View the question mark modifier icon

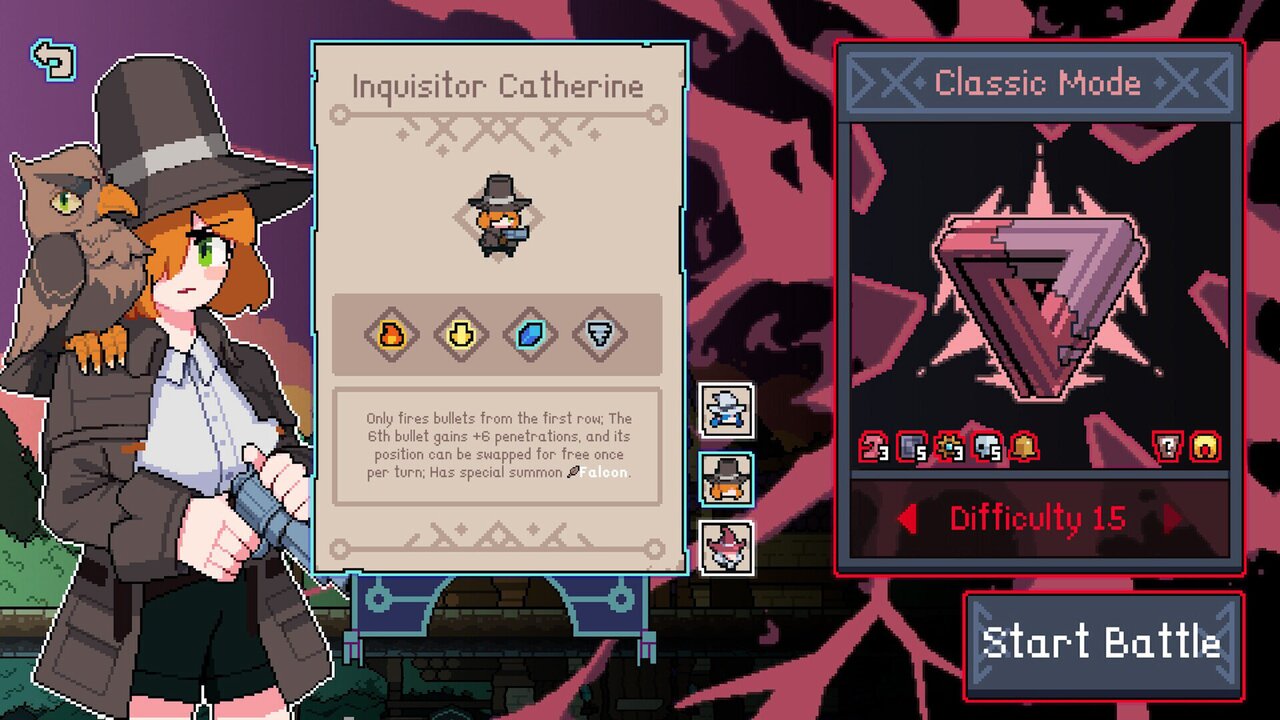click(1168, 447)
